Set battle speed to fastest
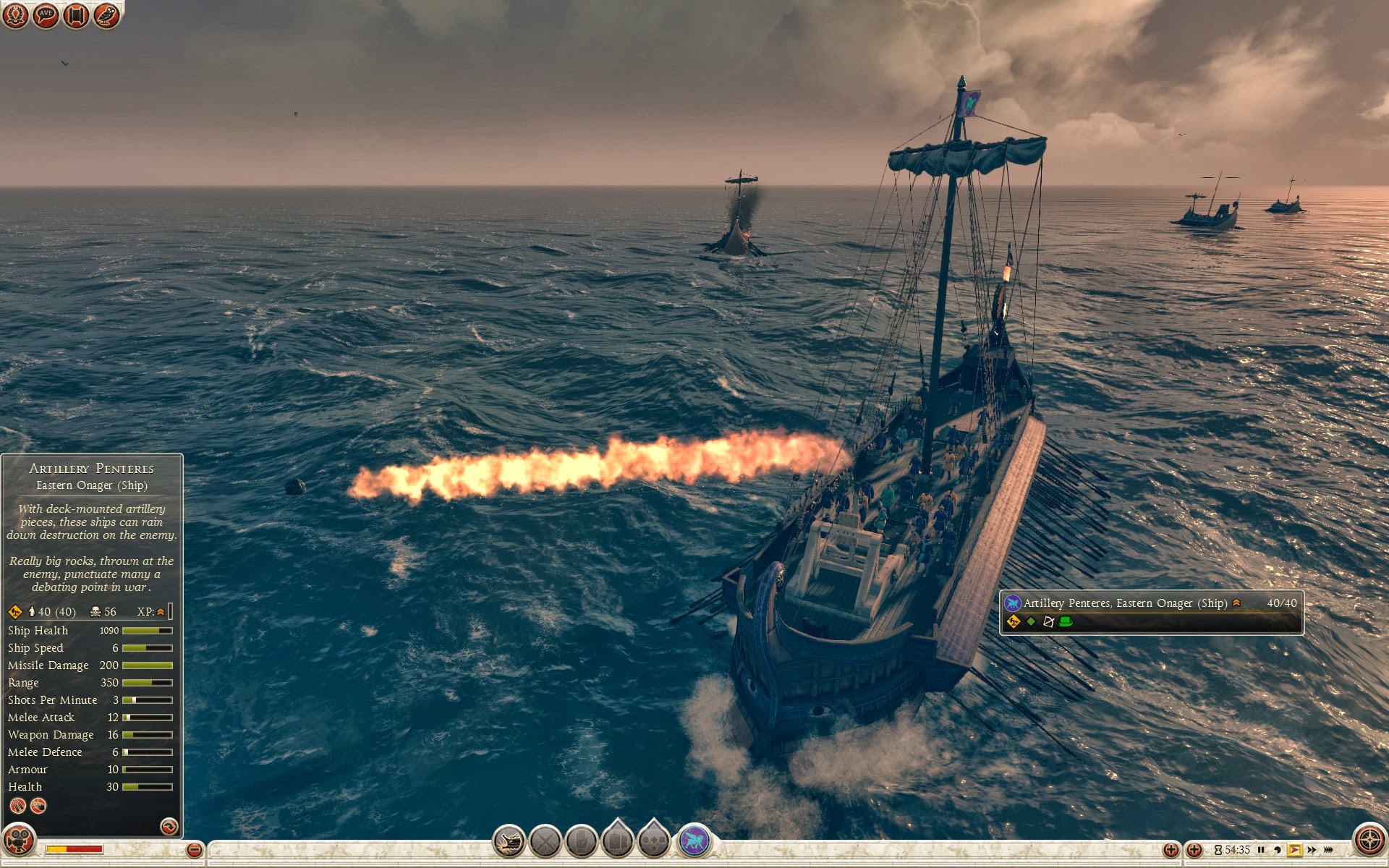This screenshot has width=1389, height=868. (1328, 850)
